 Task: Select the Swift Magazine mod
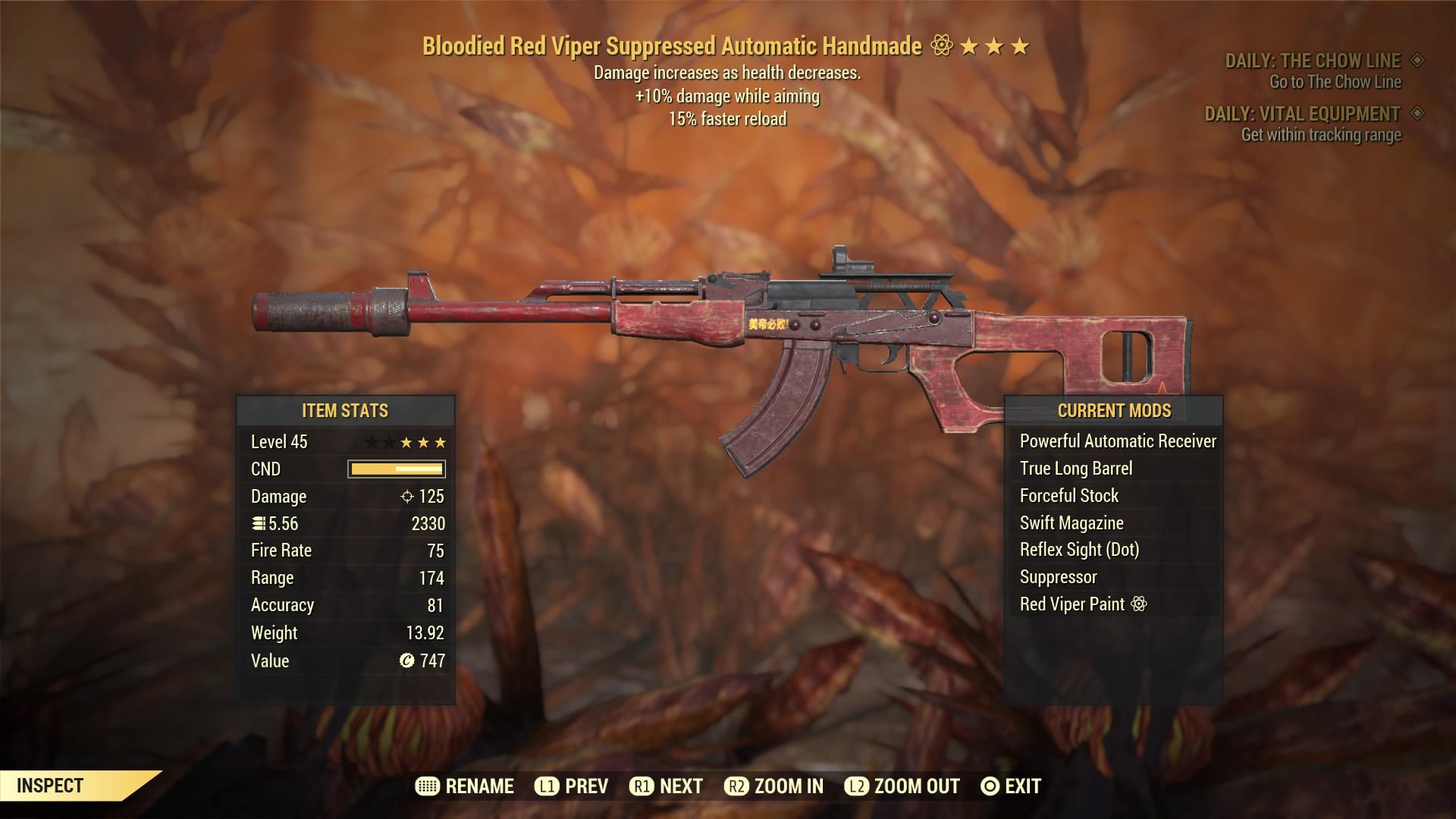pos(1071,523)
